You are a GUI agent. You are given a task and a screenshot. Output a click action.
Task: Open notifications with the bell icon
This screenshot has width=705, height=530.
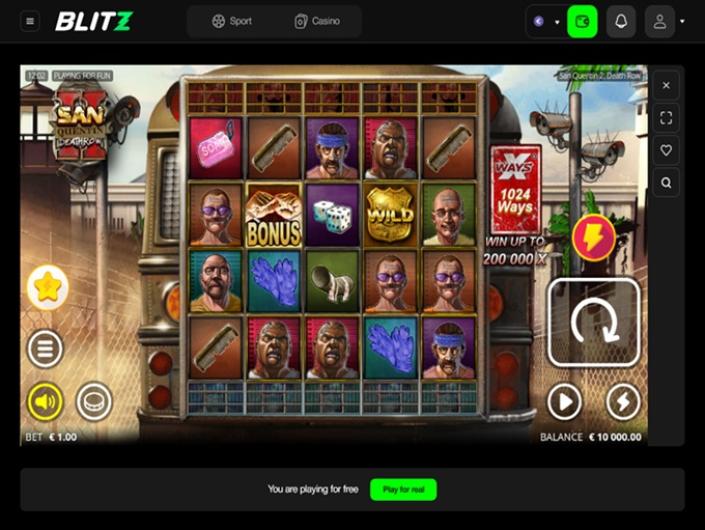(x=621, y=21)
